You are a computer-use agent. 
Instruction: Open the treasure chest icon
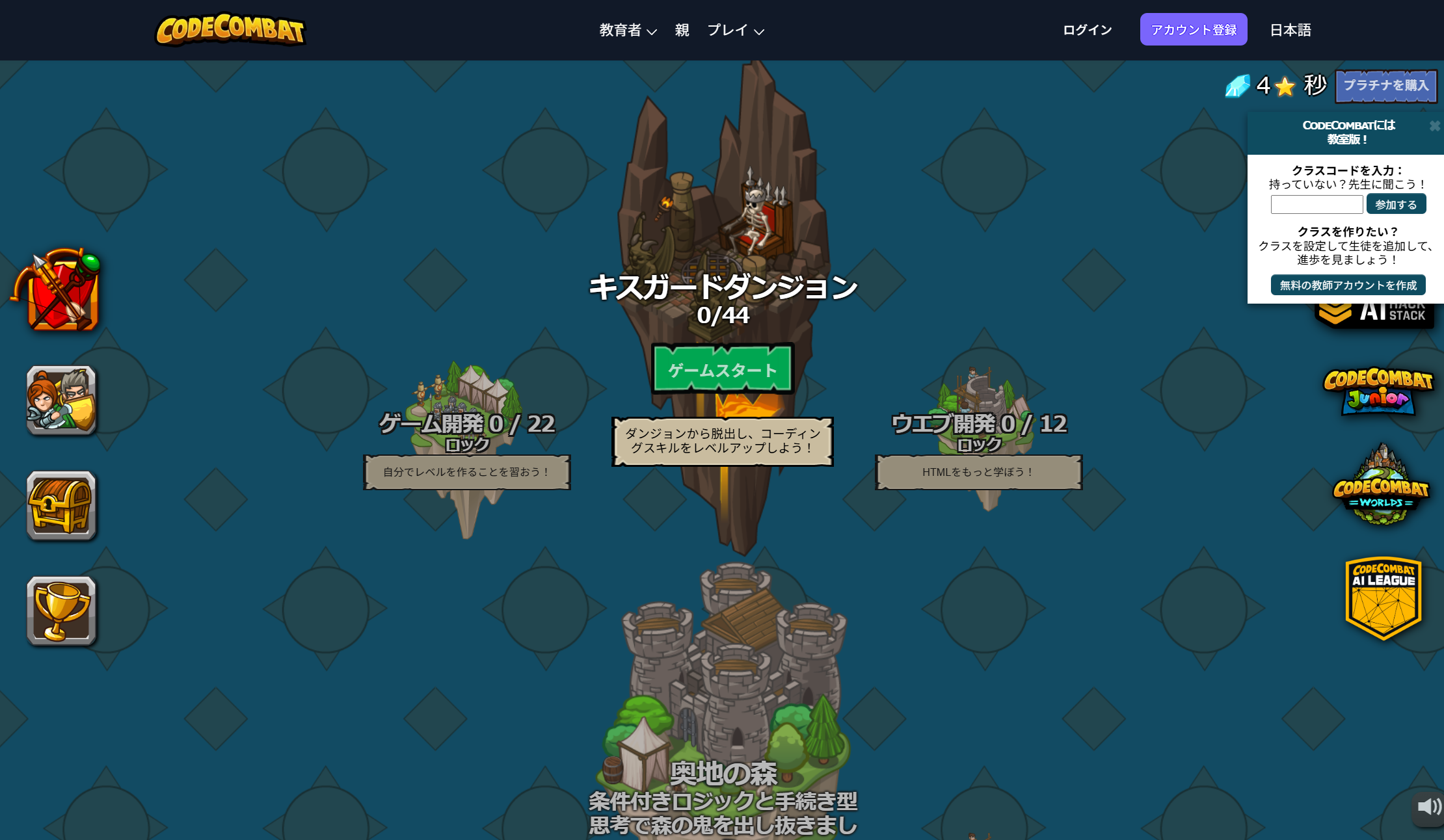[61, 505]
